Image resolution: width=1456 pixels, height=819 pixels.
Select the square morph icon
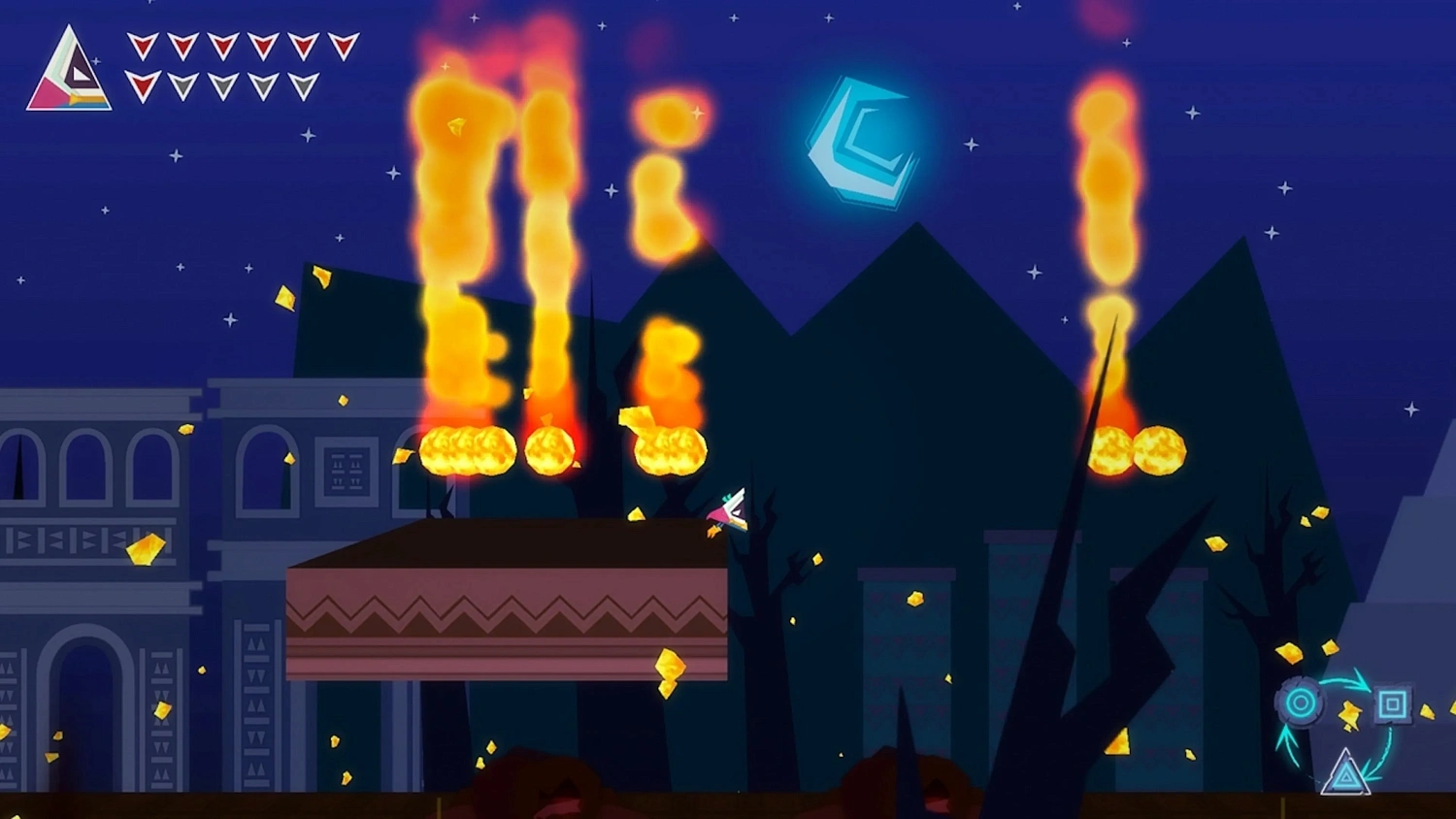(1393, 702)
